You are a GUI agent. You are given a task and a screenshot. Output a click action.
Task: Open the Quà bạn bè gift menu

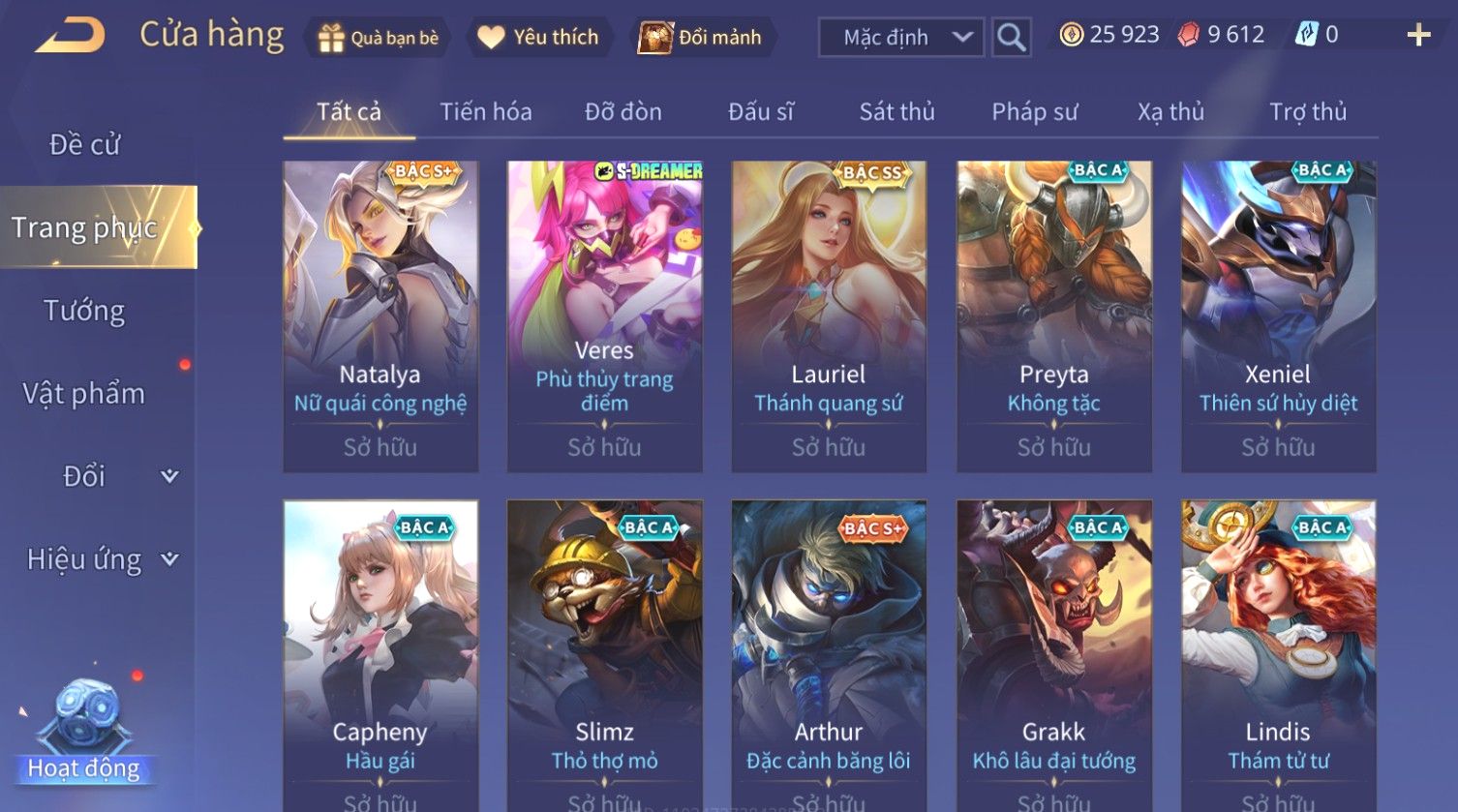[x=379, y=38]
